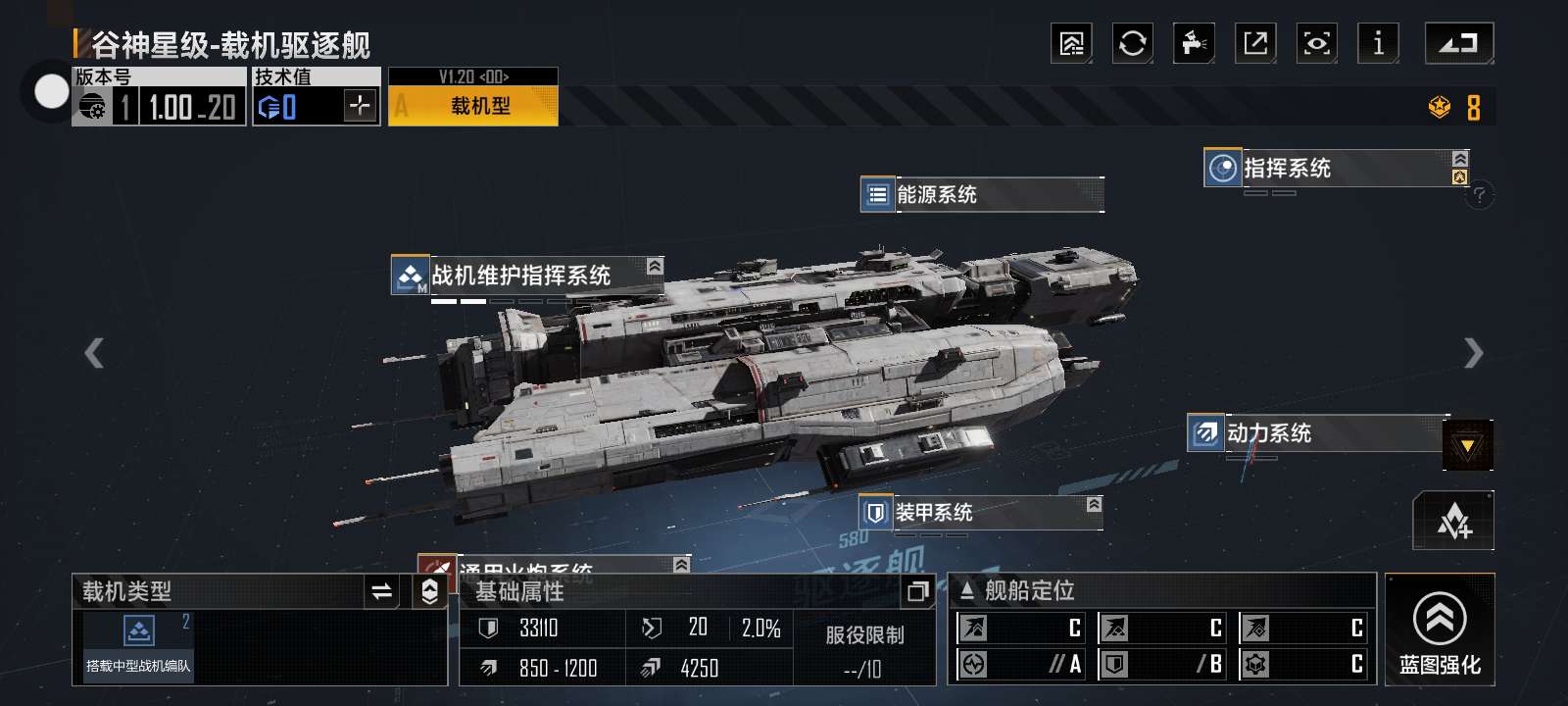
Task: Show the next ship with right arrow
Action: (x=1473, y=353)
